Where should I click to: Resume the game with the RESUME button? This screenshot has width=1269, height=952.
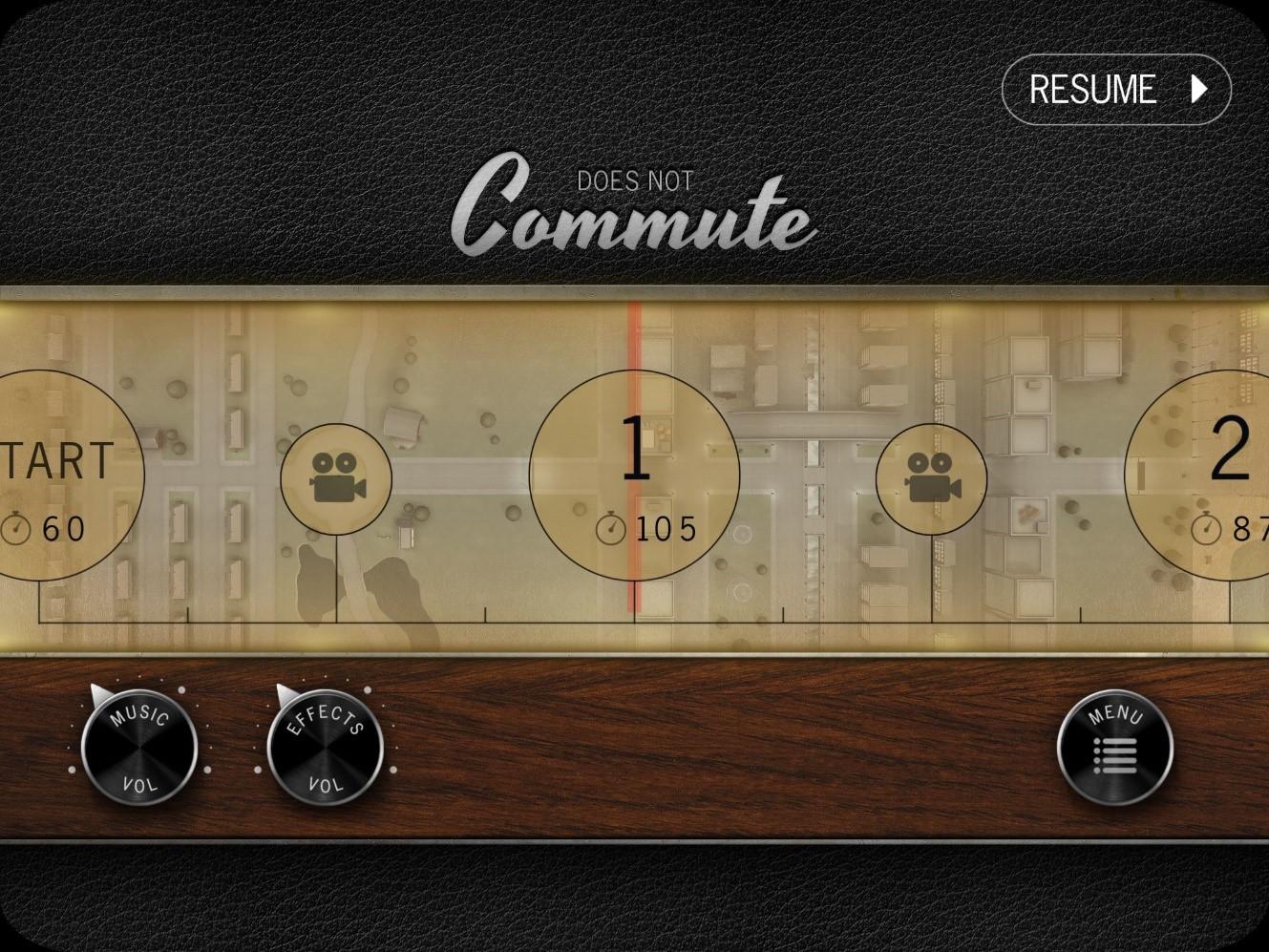1115,90
